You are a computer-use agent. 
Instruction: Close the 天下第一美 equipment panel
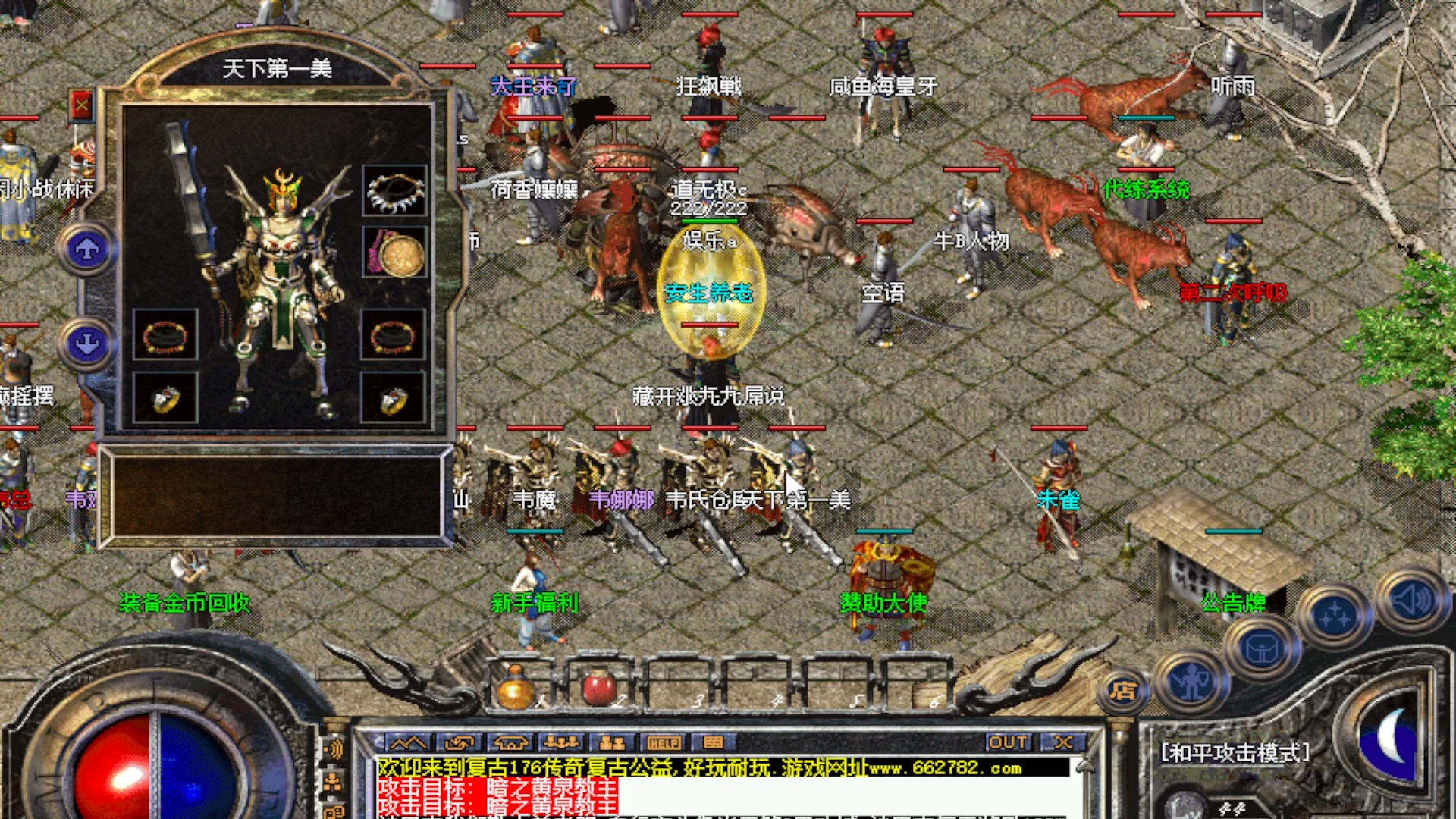point(81,105)
